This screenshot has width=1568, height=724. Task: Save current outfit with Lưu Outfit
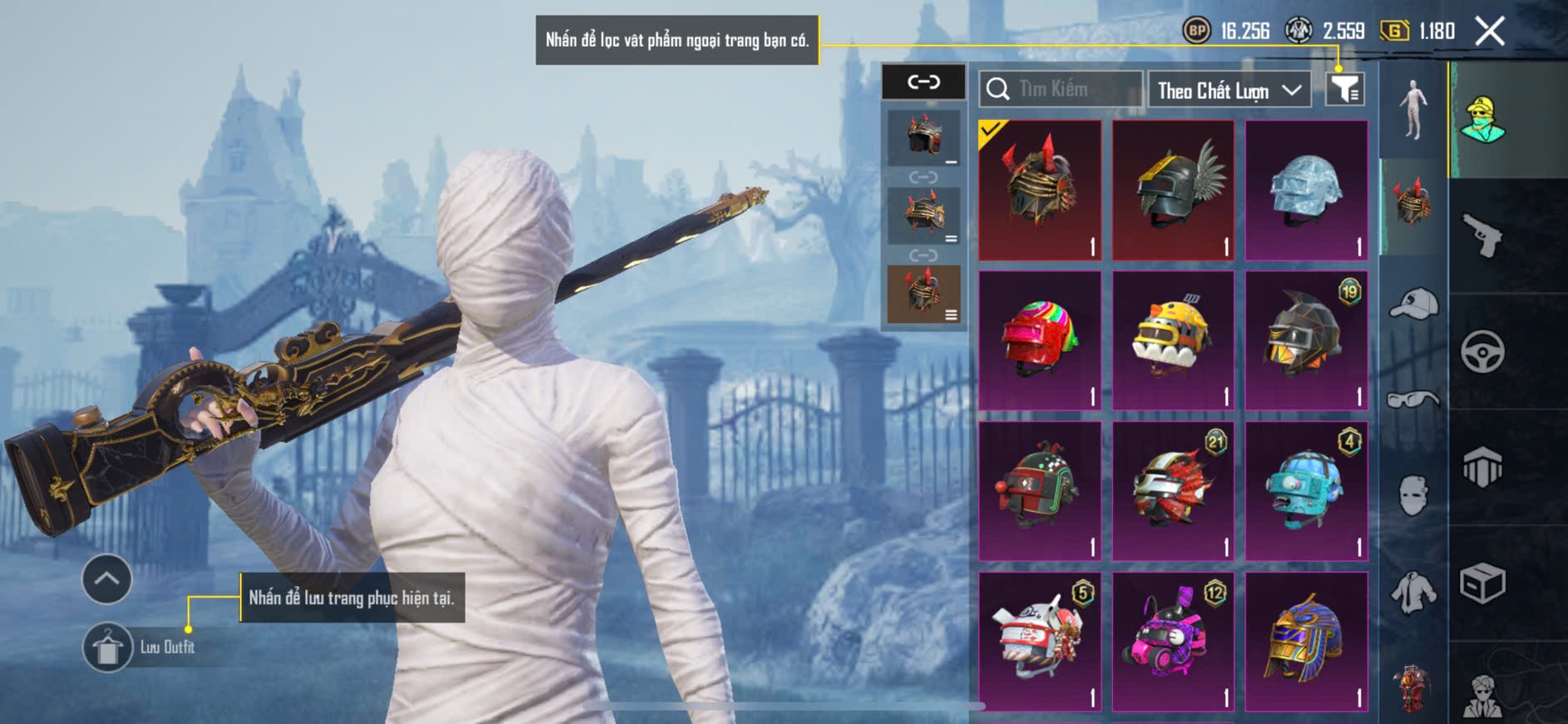click(108, 647)
